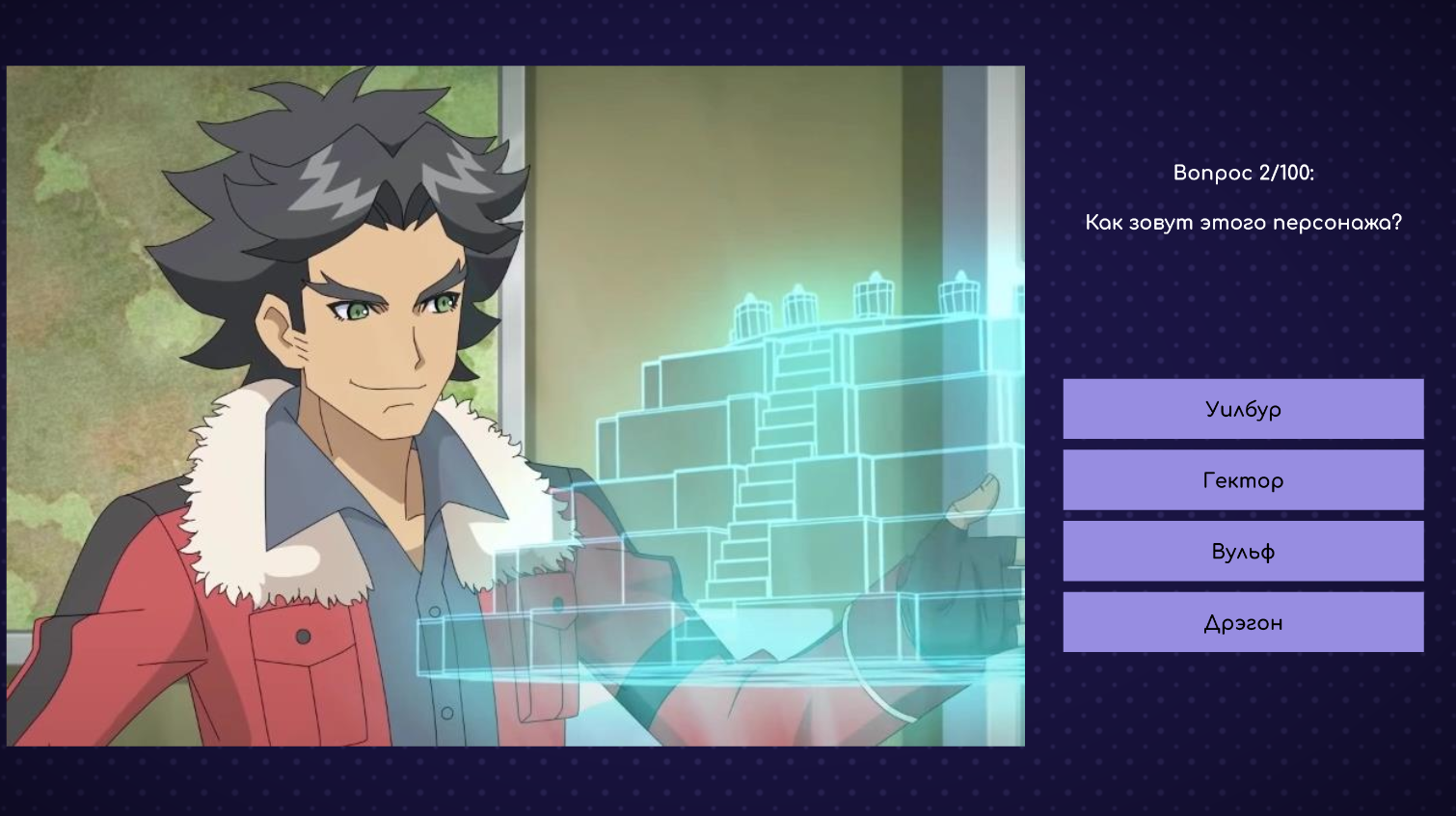Select the answer option Гектор
1456x816 pixels.
pos(1243,479)
